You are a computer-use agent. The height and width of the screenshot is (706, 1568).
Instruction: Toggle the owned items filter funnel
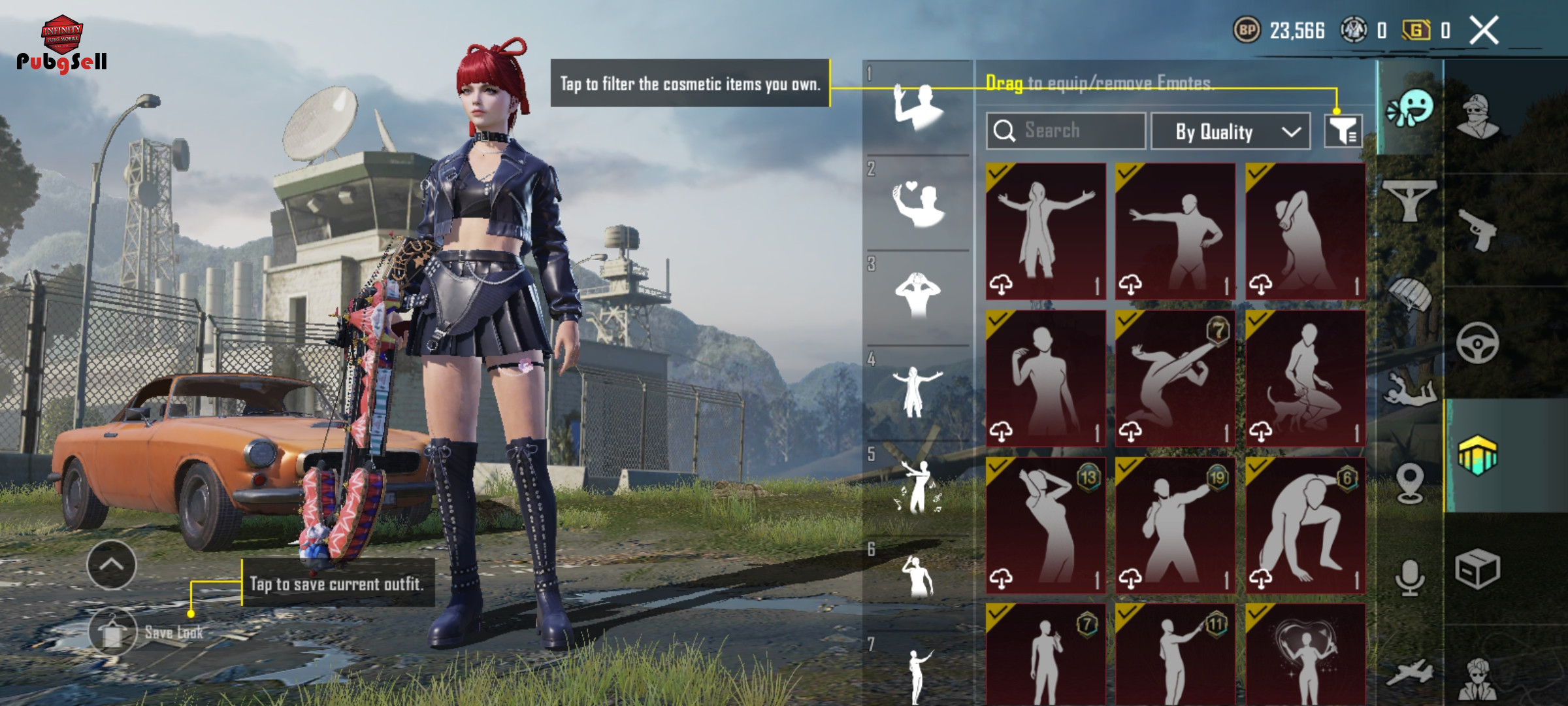click(x=1343, y=131)
